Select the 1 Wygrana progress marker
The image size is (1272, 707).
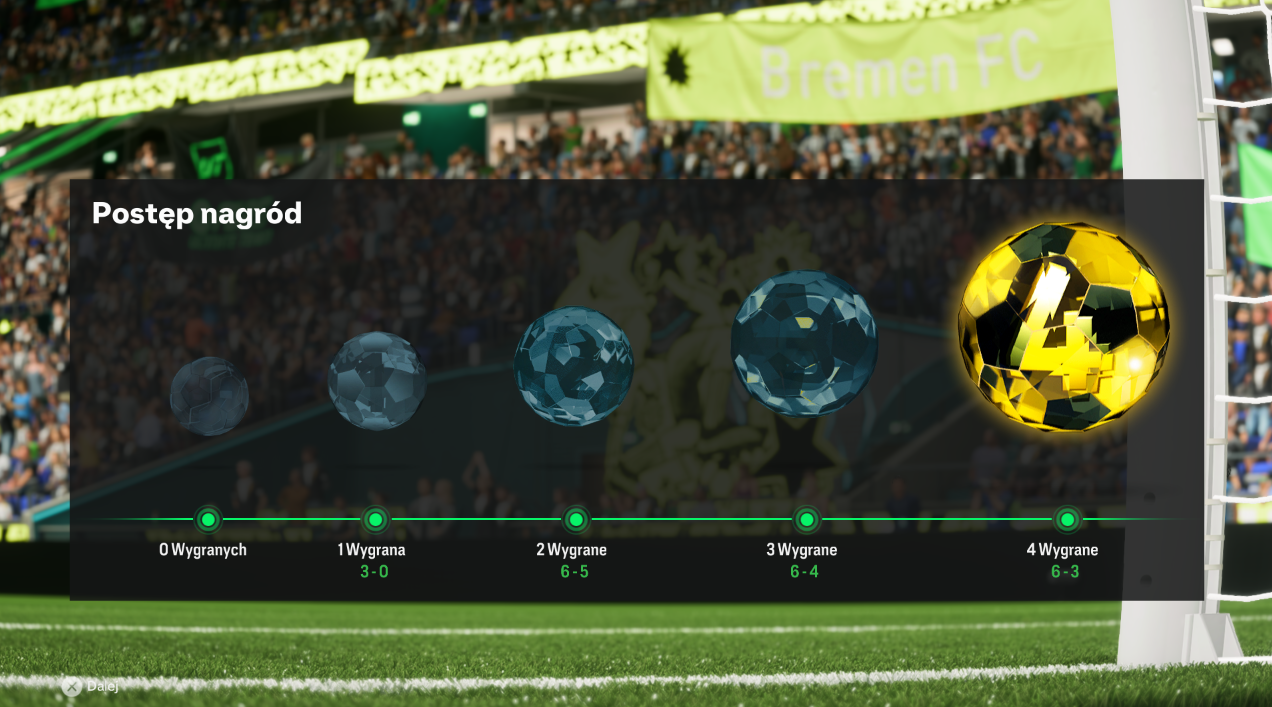point(375,519)
